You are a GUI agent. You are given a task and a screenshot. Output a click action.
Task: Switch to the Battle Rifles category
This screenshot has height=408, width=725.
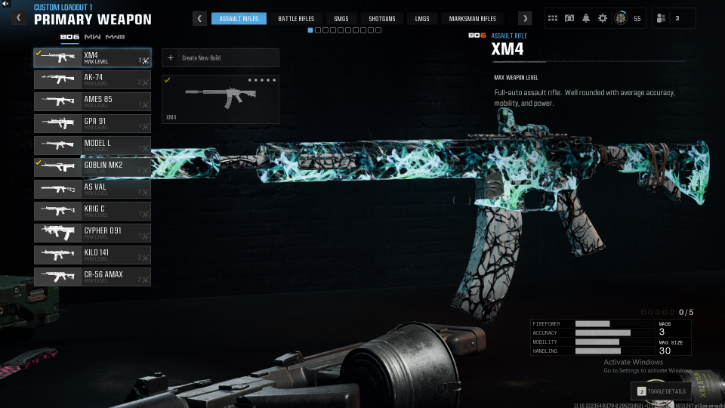pyautogui.click(x=294, y=18)
